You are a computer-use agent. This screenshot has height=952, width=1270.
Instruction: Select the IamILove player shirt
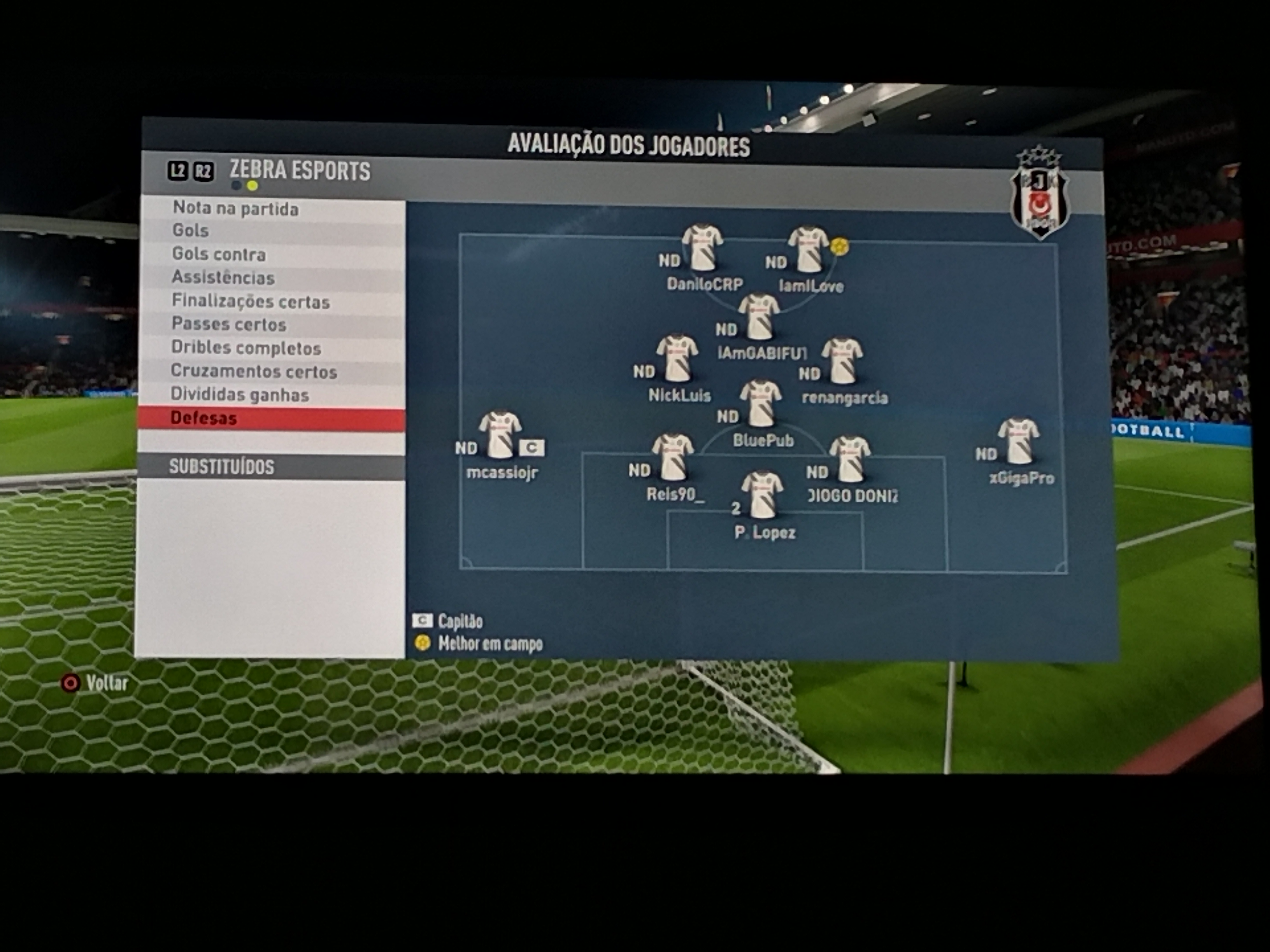click(x=809, y=250)
